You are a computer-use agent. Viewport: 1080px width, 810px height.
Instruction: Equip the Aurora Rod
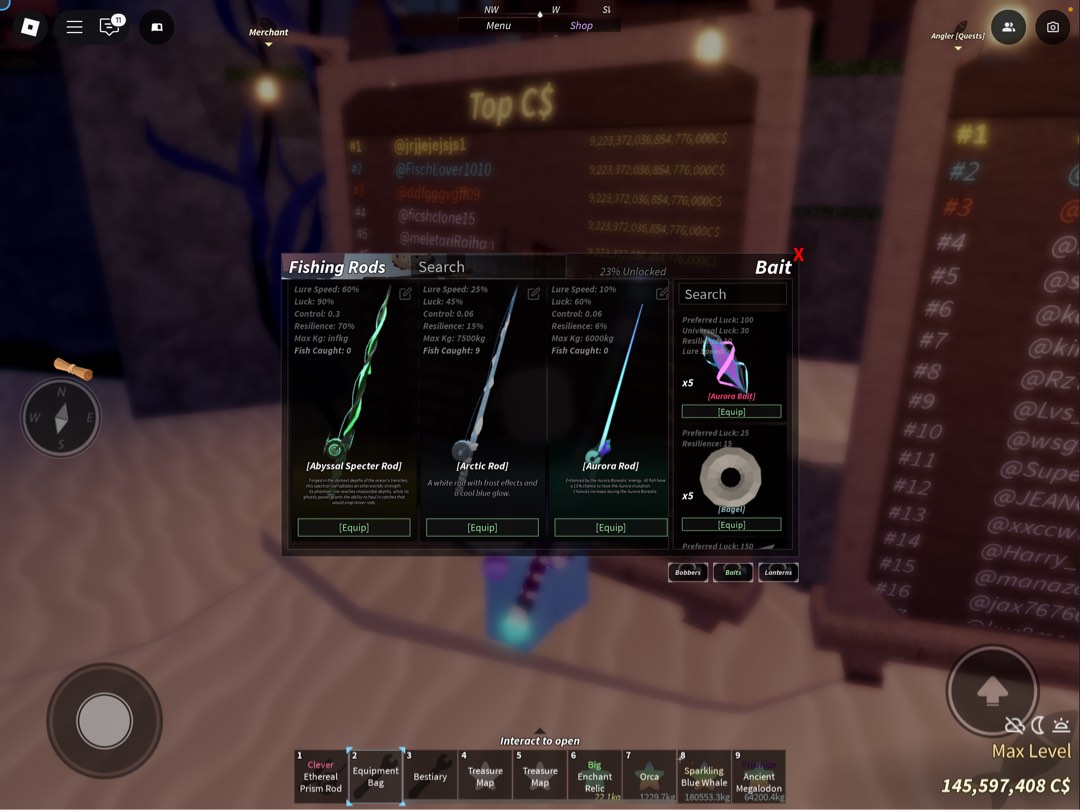pyautogui.click(x=611, y=527)
